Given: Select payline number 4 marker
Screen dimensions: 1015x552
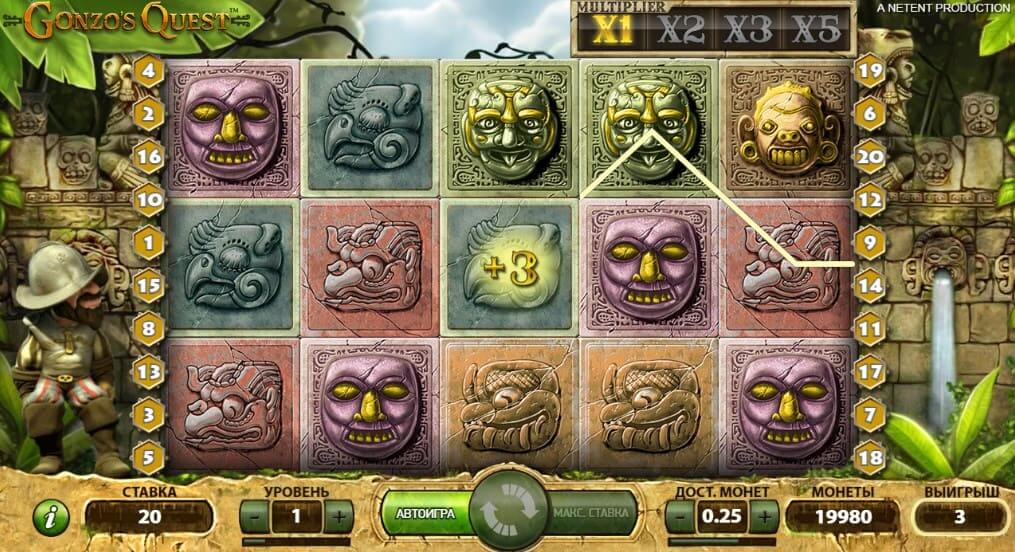Looking at the screenshot, I should (150, 71).
